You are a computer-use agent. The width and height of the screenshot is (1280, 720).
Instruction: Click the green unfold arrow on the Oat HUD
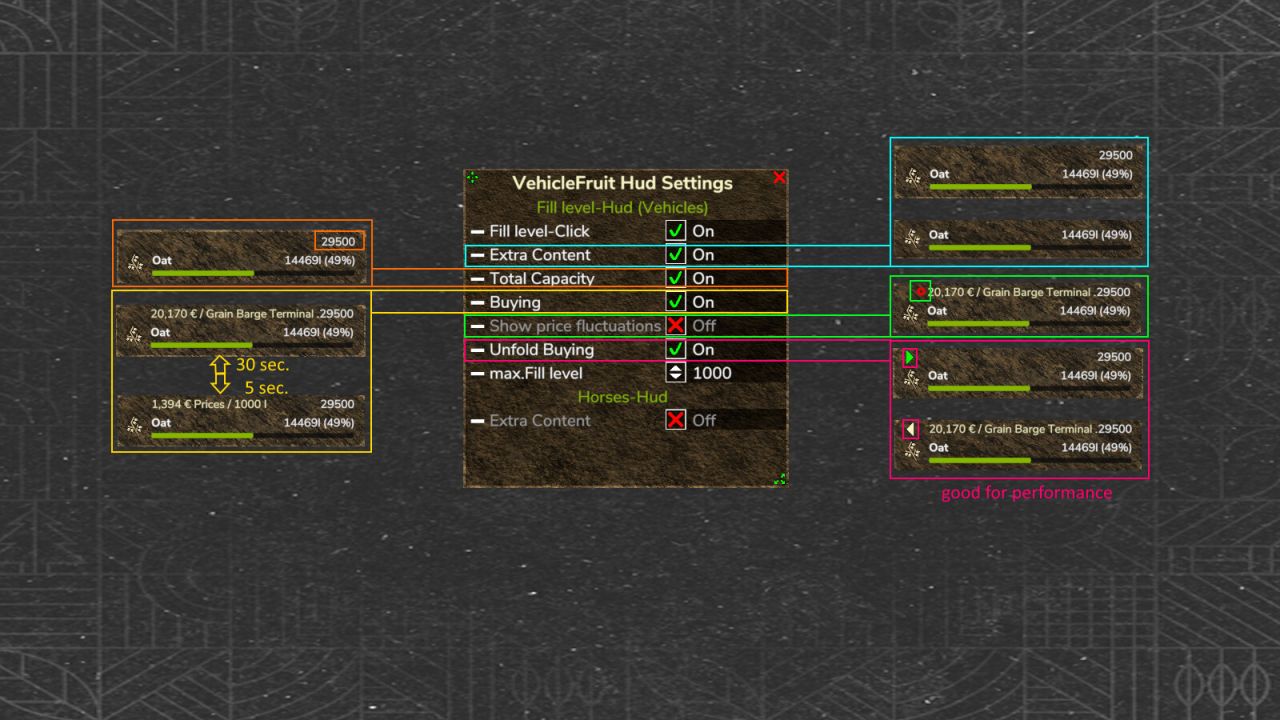tap(910, 357)
